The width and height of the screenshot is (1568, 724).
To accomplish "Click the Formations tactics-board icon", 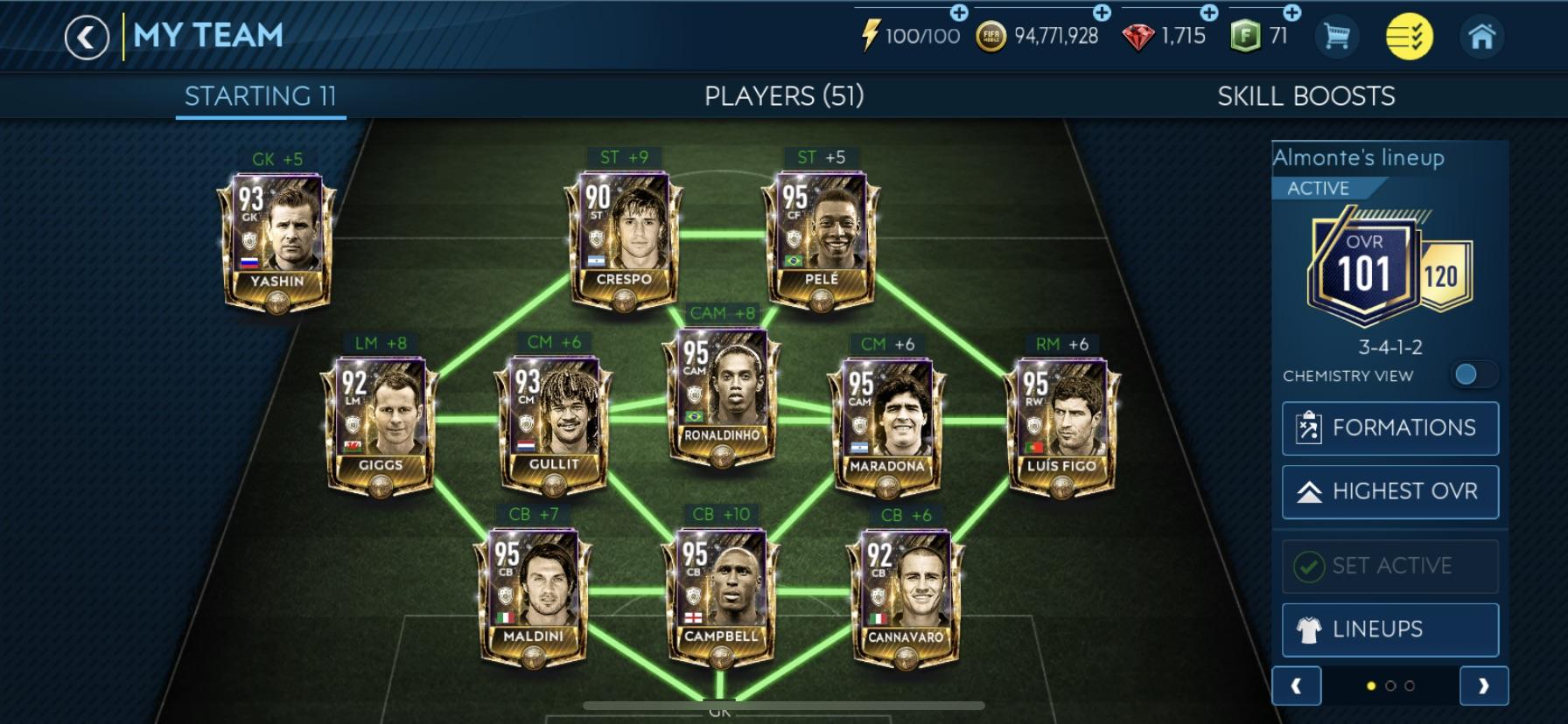I will (1310, 428).
